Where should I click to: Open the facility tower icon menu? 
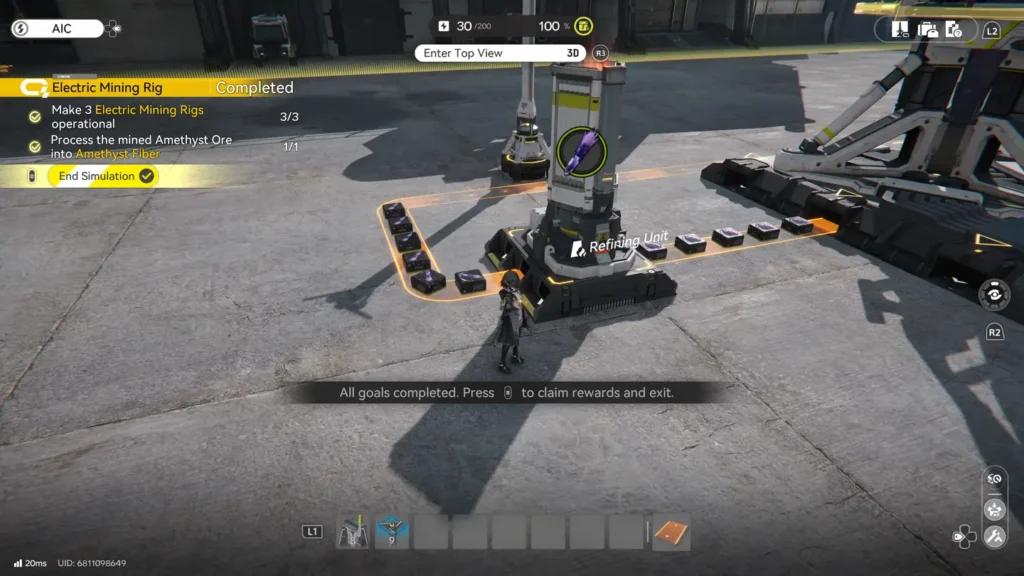[900, 30]
